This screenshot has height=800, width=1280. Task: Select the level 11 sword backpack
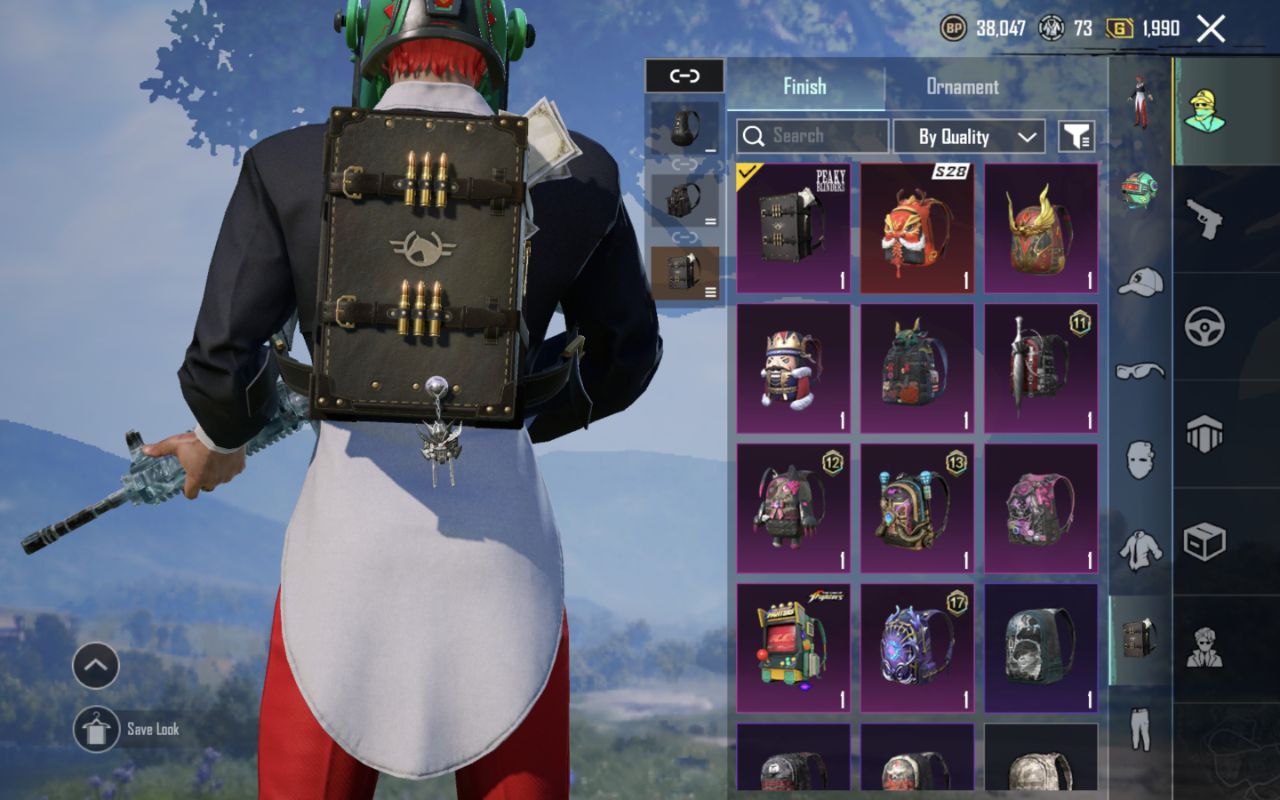1041,368
